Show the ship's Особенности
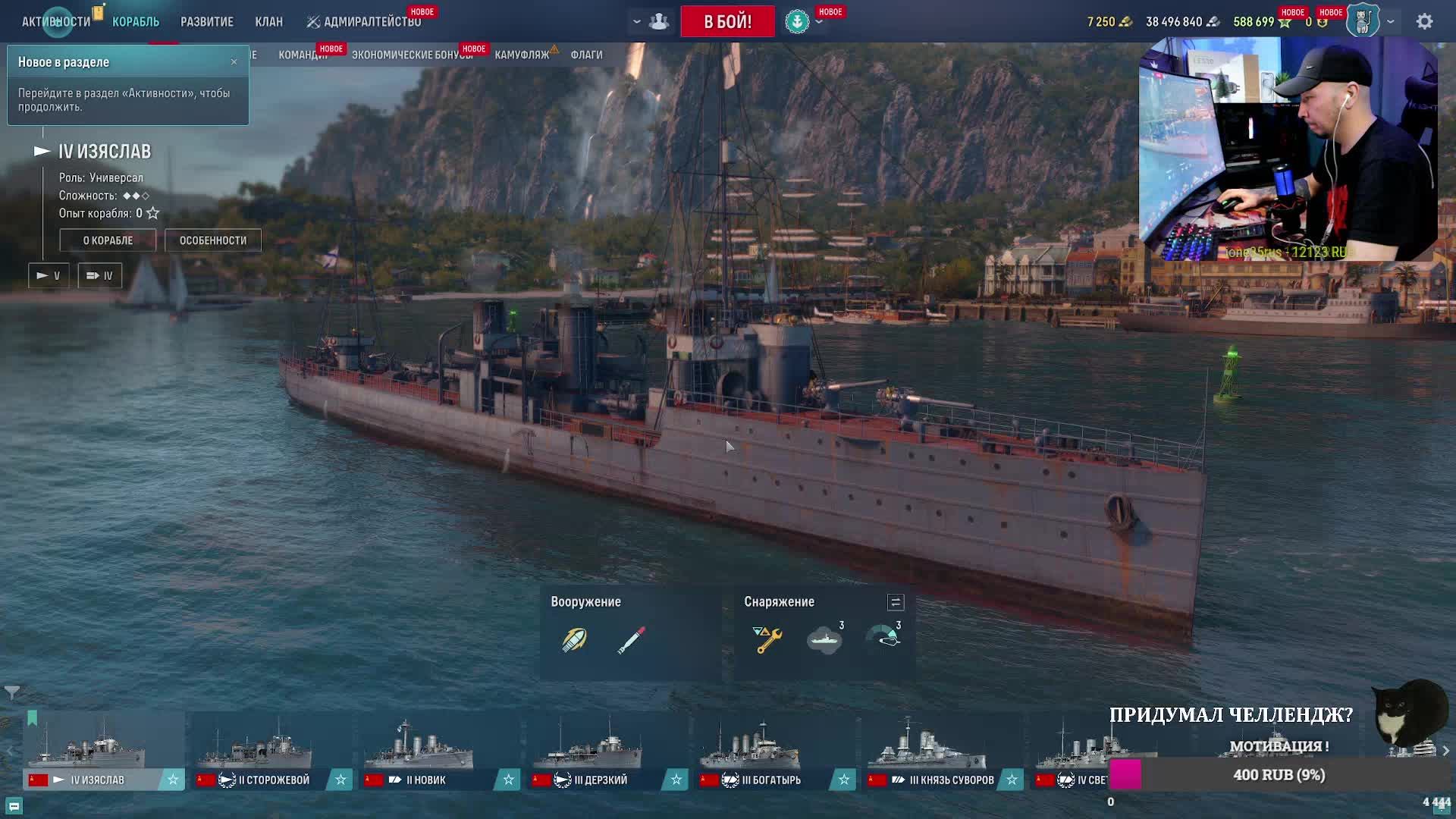1456x819 pixels. 212,240
